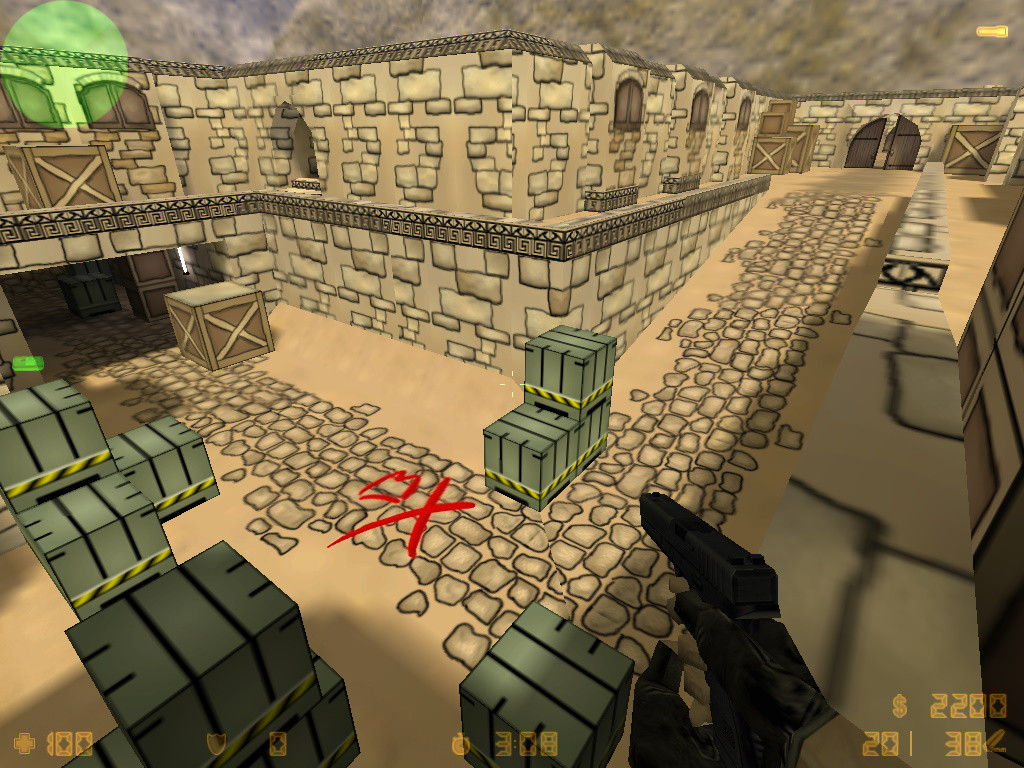The image size is (1024, 768).
Task: Click the green circular radar
Action: pos(64,64)
